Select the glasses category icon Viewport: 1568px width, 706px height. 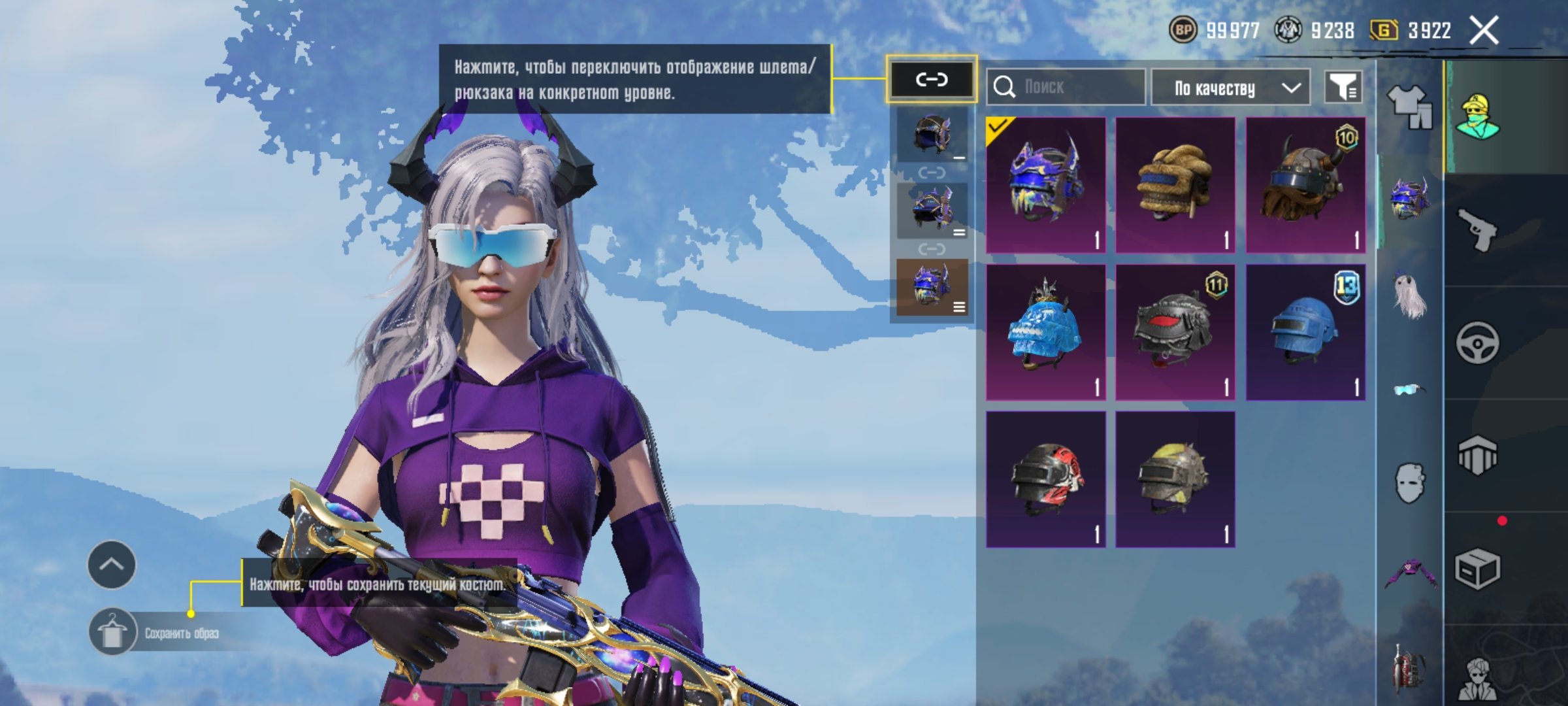coord(1409,390)
